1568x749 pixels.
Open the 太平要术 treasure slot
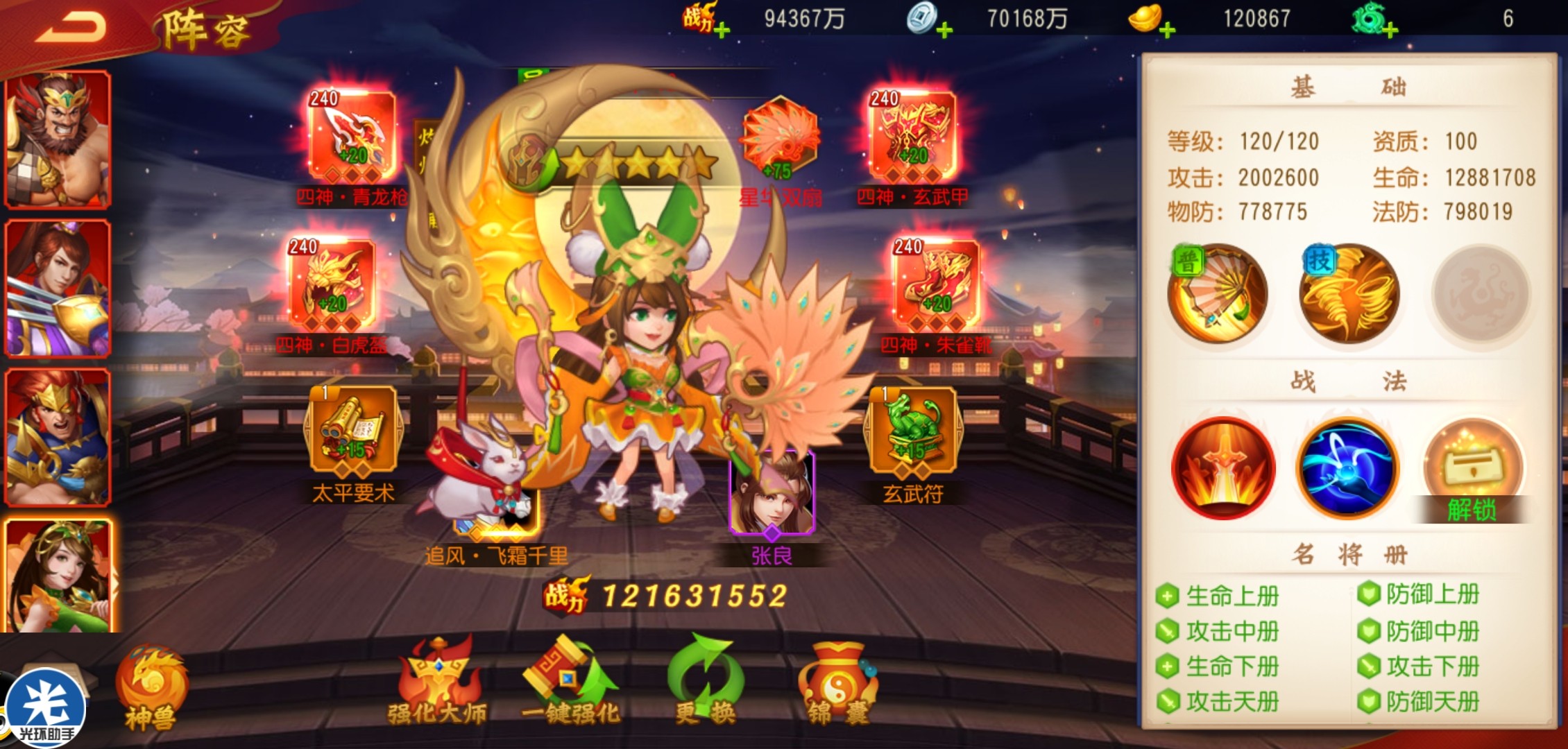[x=352, y=431]
